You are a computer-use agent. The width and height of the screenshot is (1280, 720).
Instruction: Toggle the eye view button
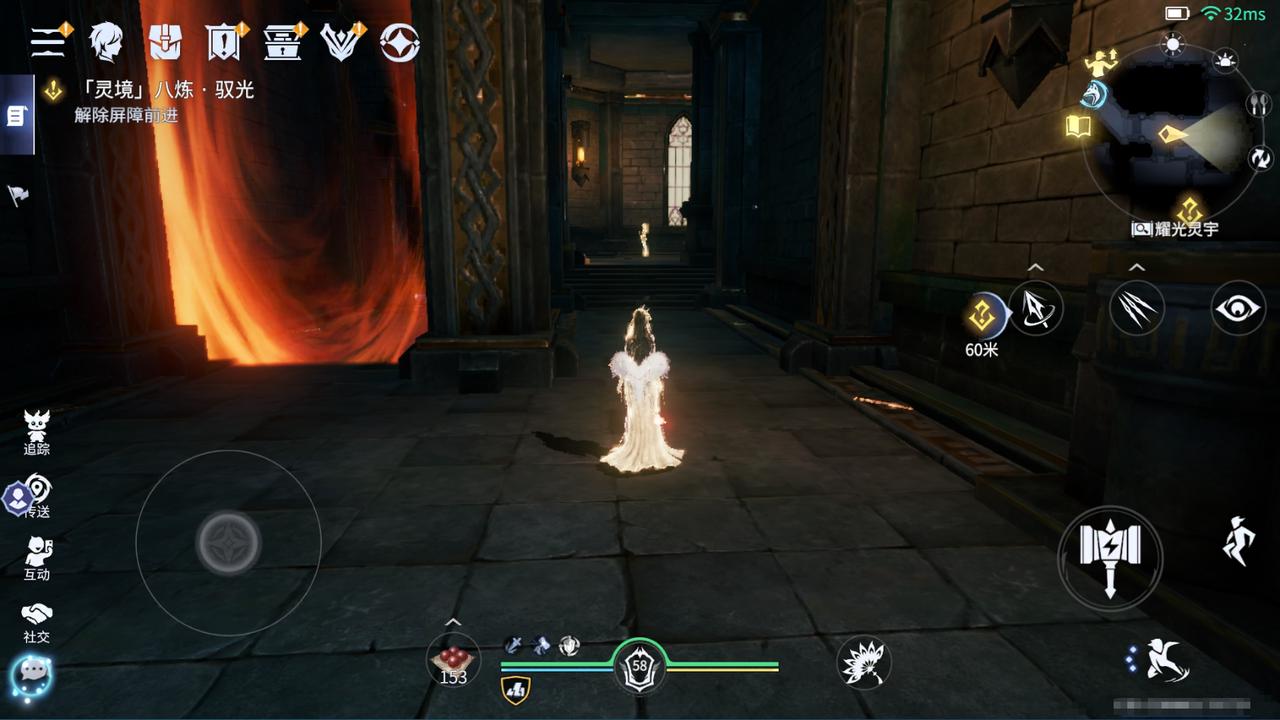tap(1238, 308)
